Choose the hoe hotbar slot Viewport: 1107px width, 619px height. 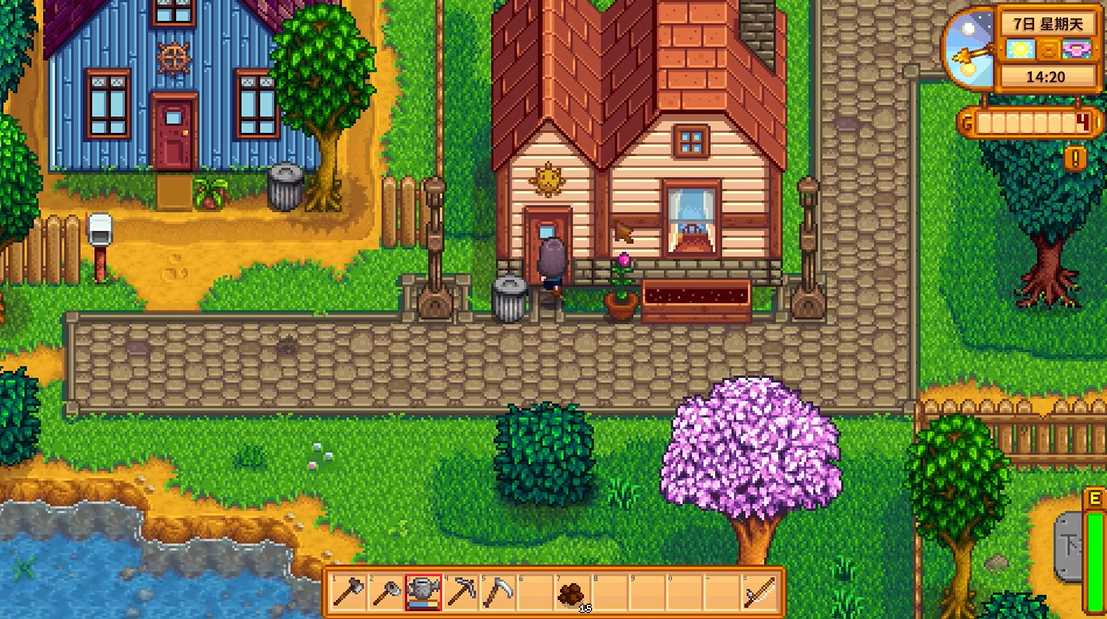385,593
